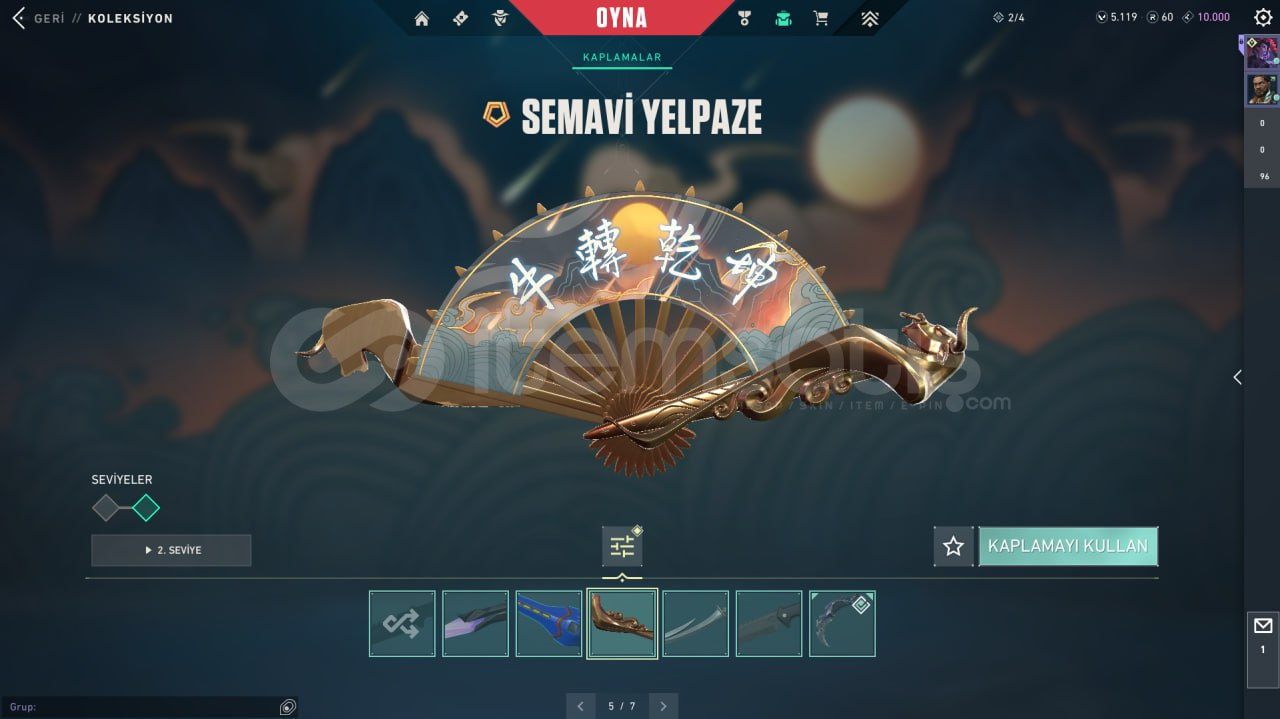This screenshot has width=1280, height=719.
Task: Select the random shuffle skin thumbnail
Action: (402, 623)
